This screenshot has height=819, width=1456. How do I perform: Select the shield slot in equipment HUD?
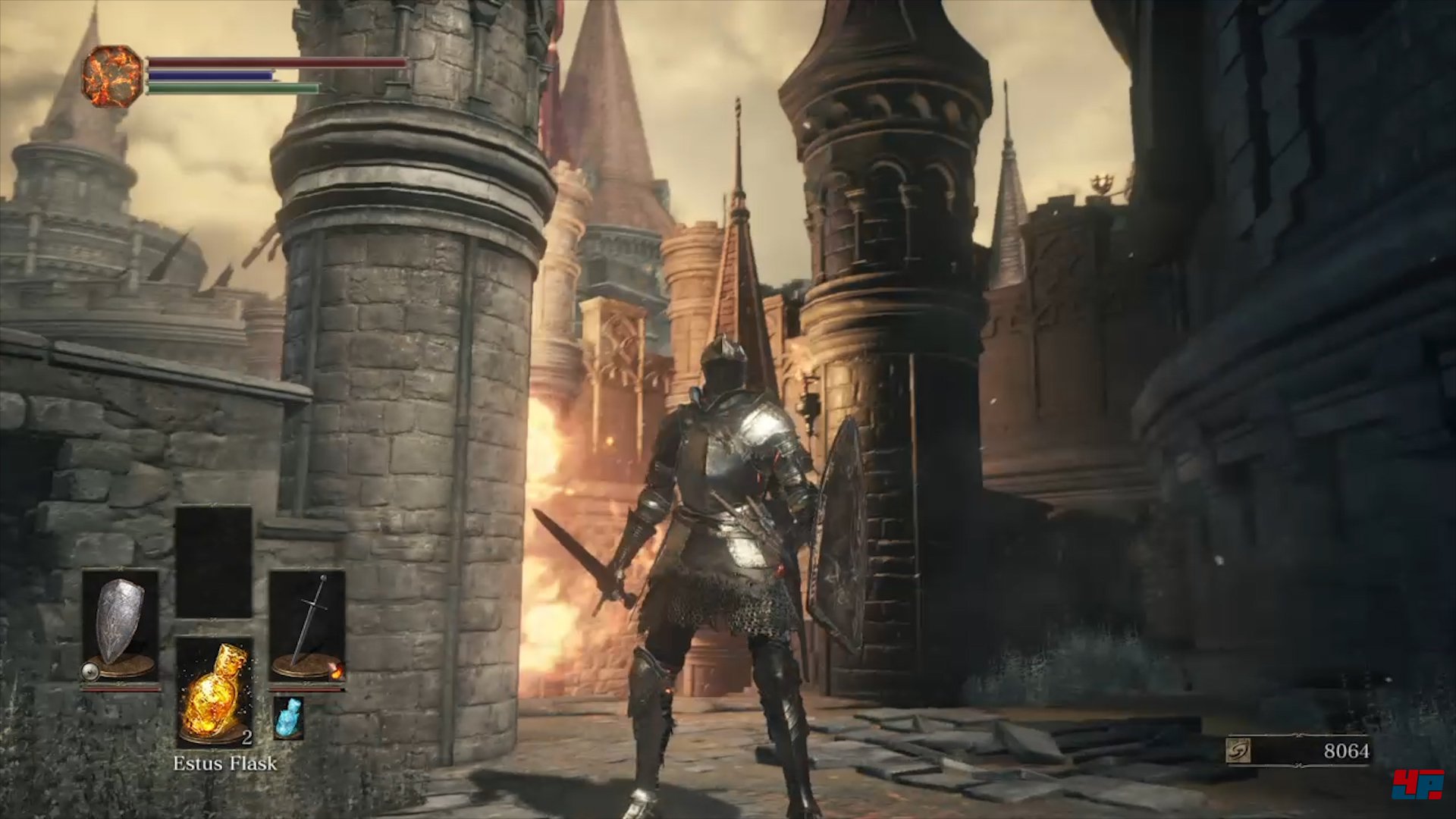(120, 626)
